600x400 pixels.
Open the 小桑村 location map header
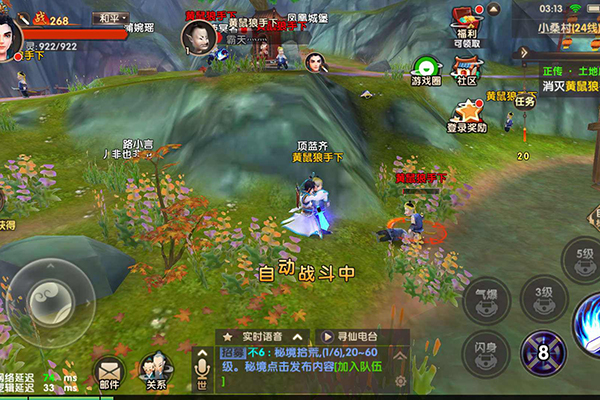(x=567, y=27)
